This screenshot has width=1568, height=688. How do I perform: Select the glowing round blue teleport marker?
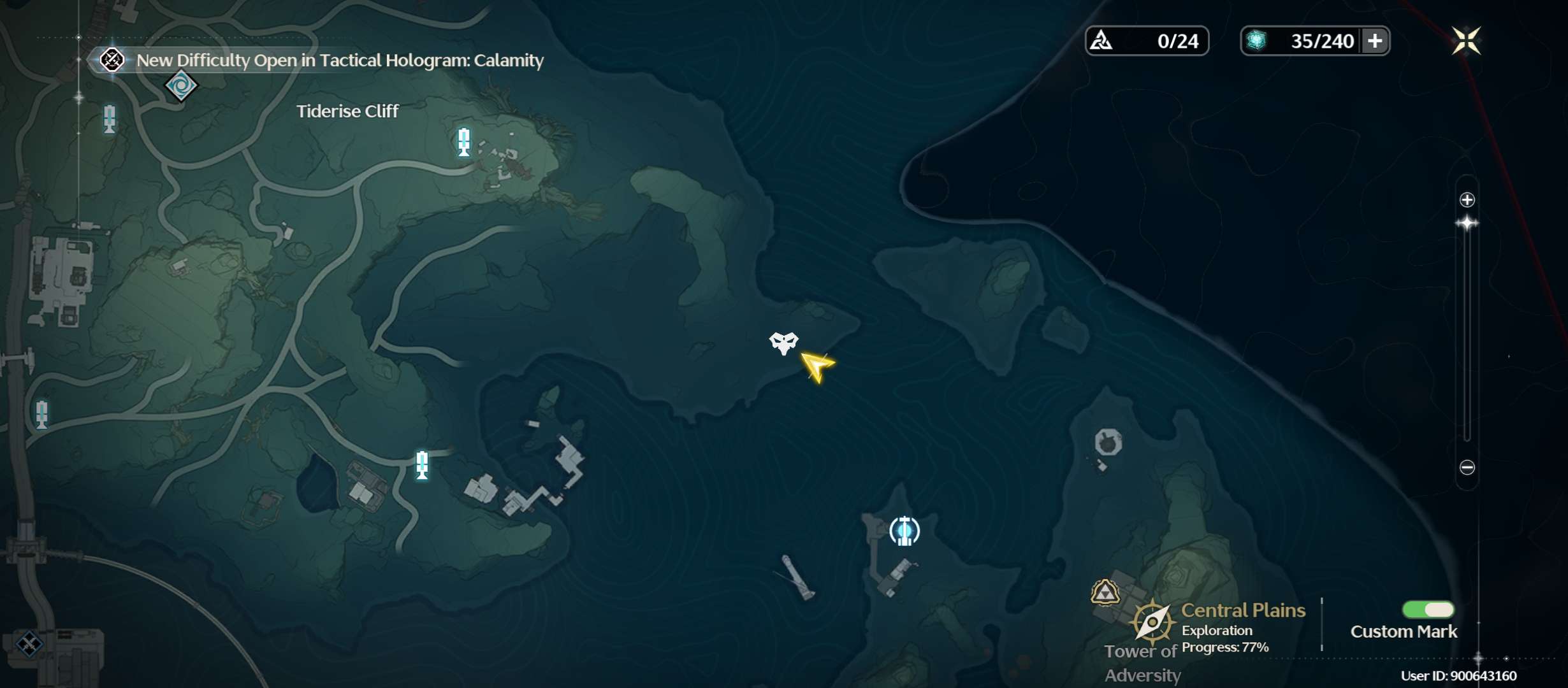click(904, 531)
